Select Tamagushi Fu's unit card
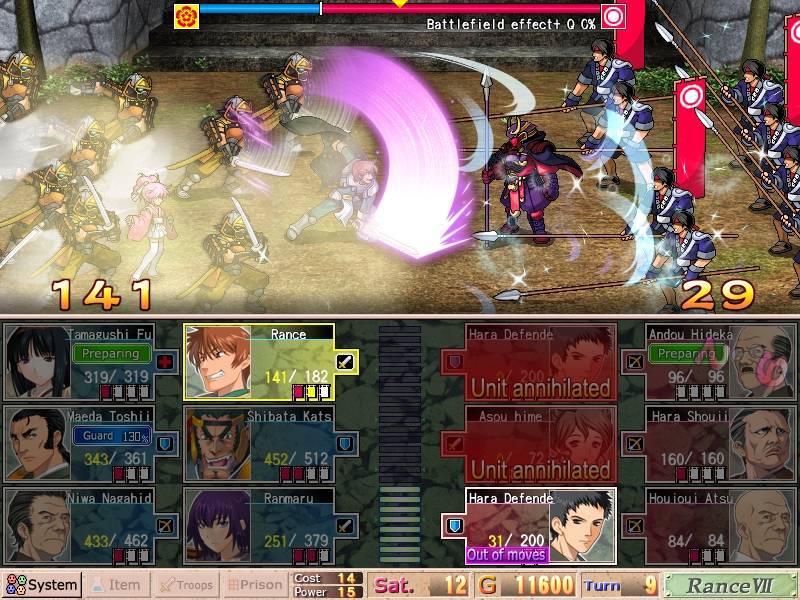 (x=91, y=362)
